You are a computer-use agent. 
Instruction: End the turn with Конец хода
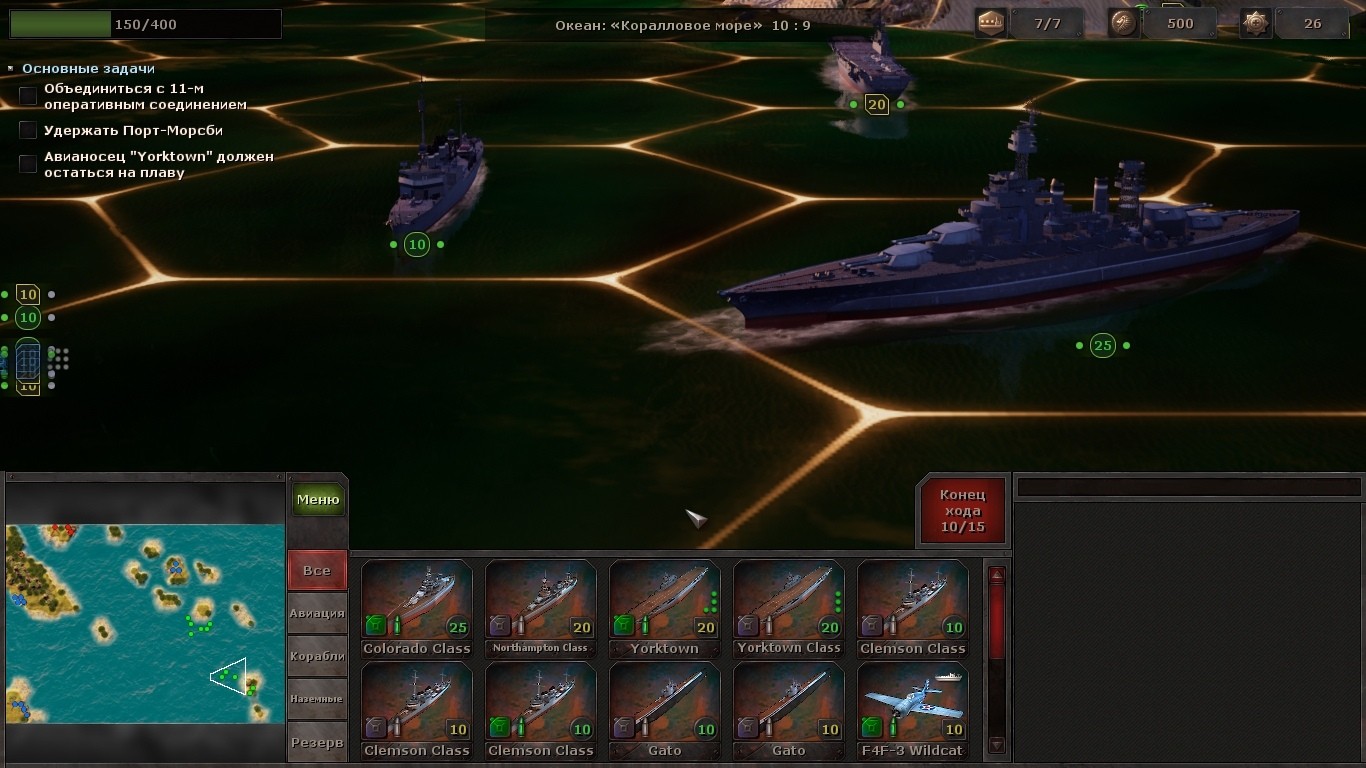[x=962, y=511]
